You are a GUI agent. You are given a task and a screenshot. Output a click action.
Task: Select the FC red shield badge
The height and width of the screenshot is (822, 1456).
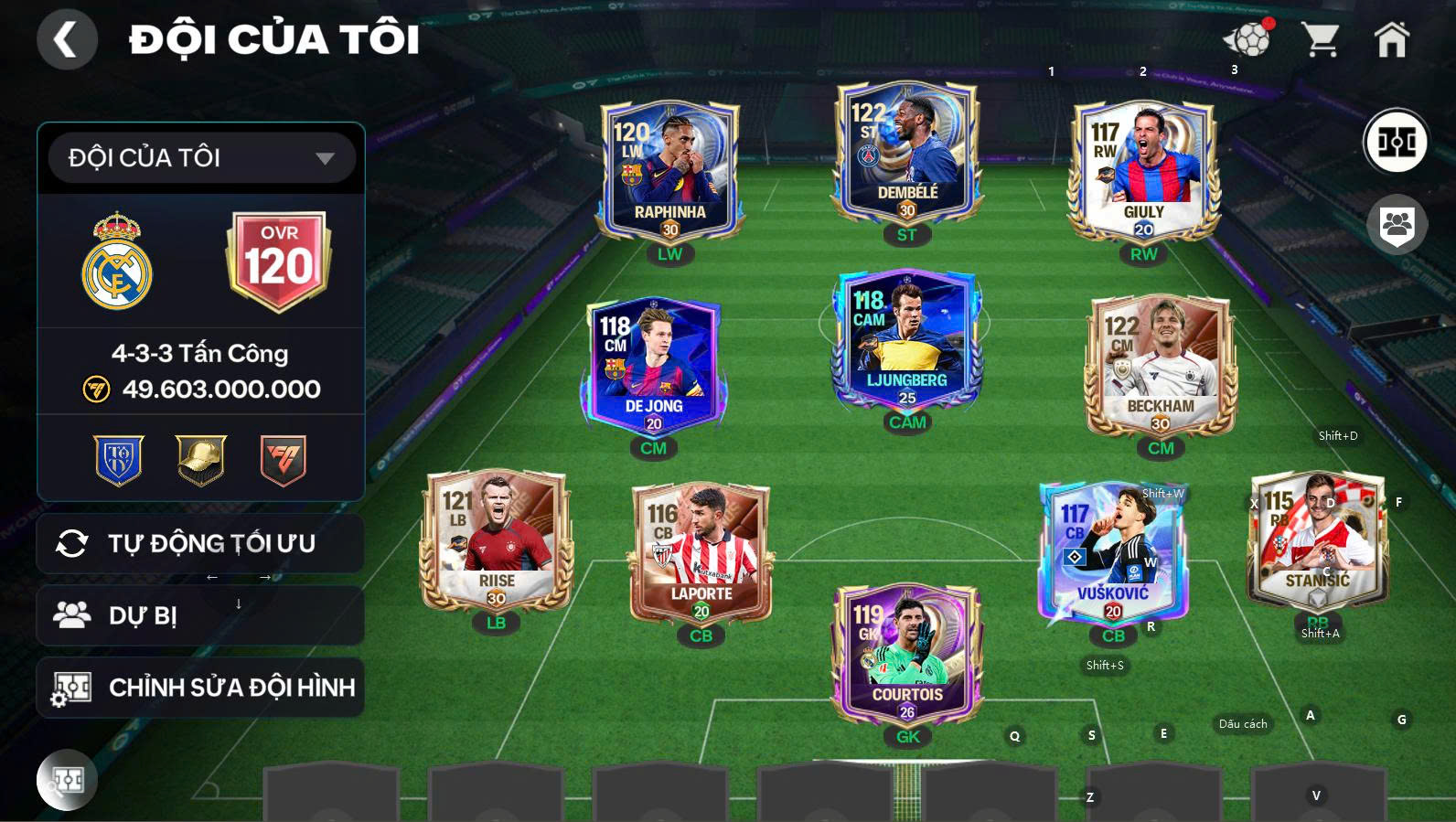(279, 461)
